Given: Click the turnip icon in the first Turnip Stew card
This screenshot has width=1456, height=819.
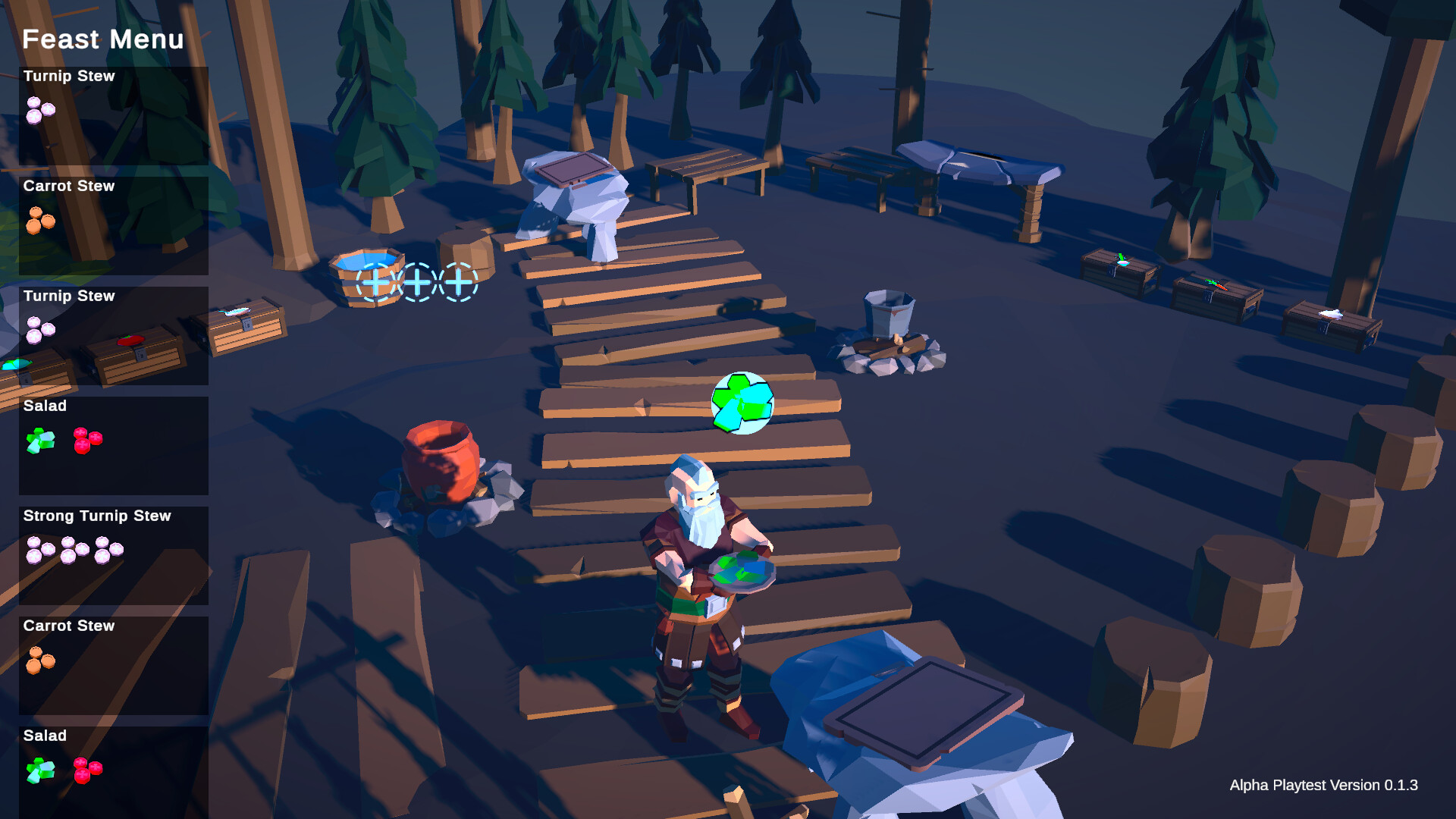Looking at the screenshot, I should [x=39, y=110].
